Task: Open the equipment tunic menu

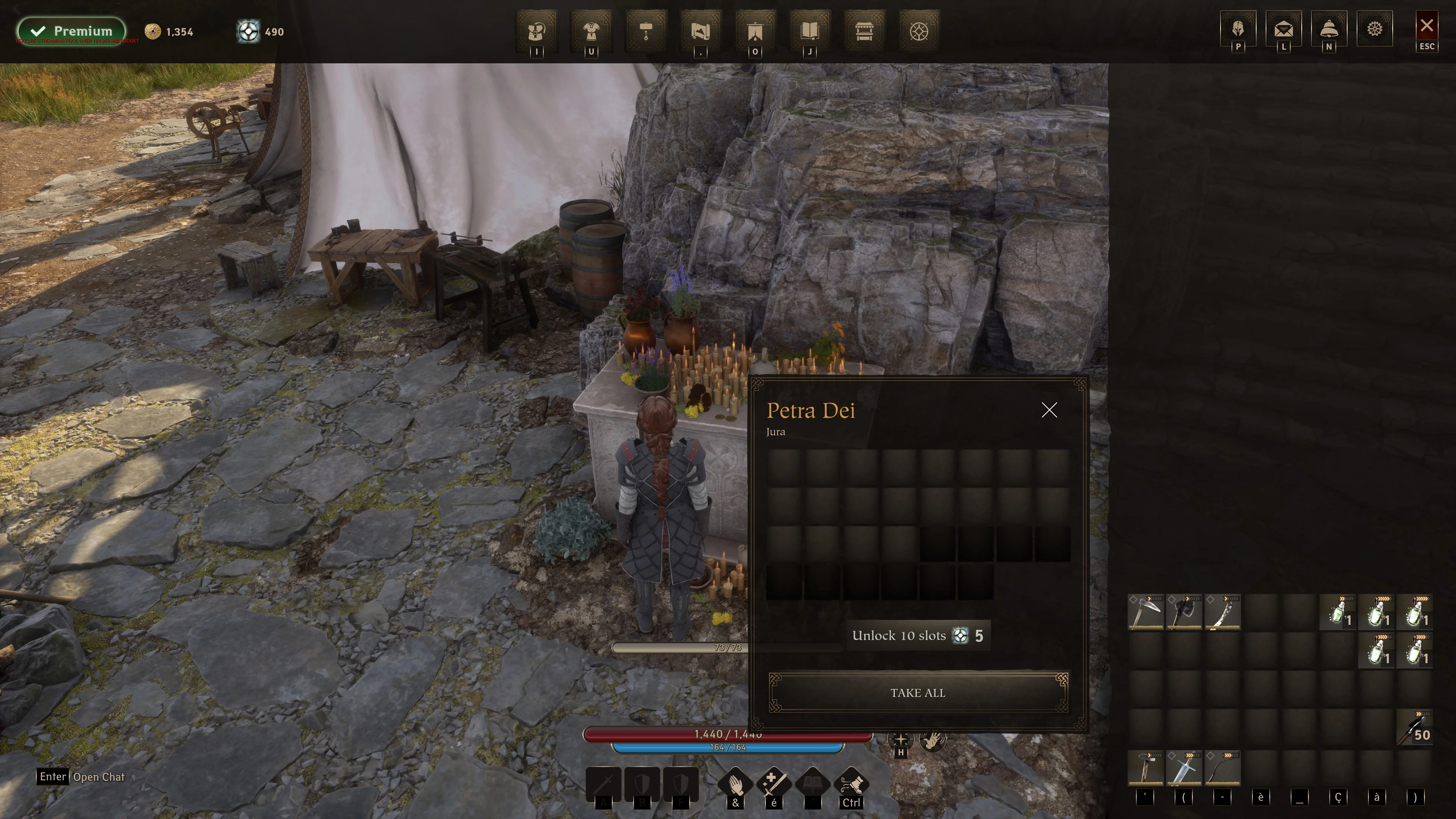Action: point(591,31)
